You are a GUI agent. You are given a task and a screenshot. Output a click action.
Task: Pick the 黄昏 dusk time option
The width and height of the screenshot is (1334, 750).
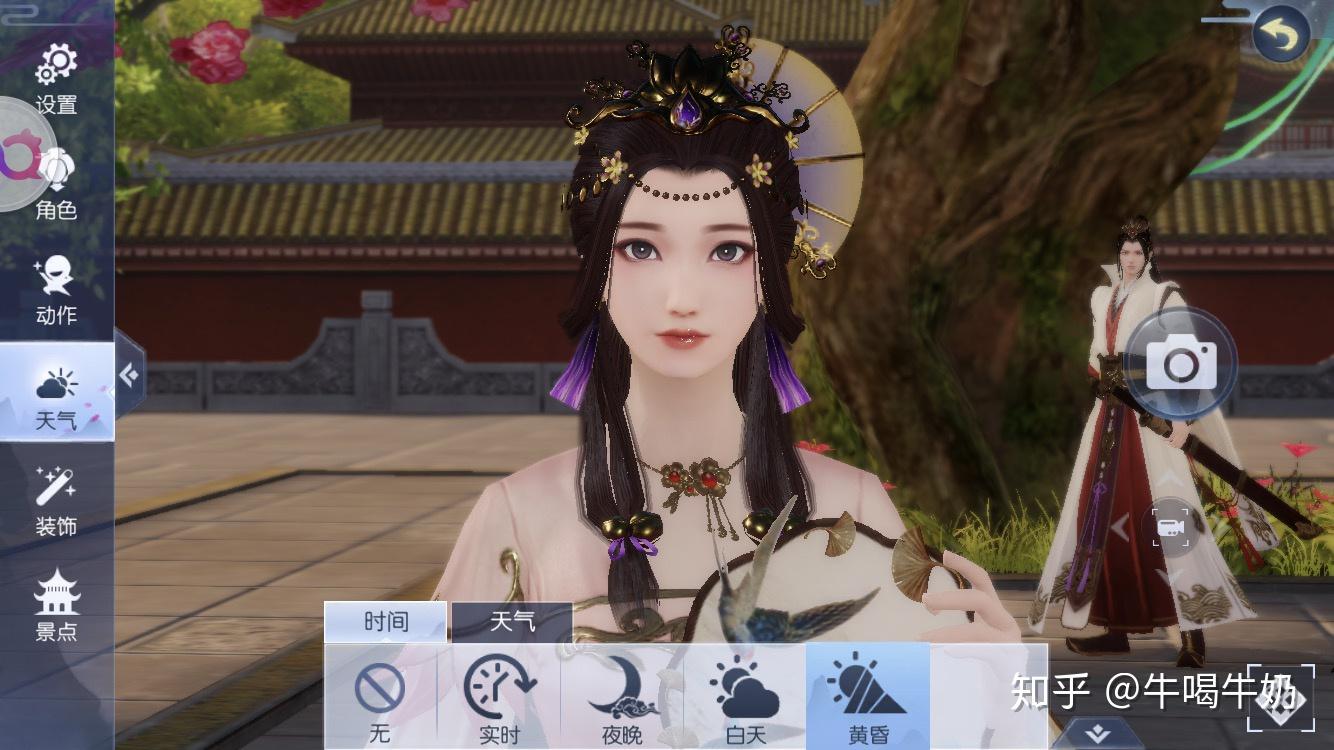[x=868, y=700]
